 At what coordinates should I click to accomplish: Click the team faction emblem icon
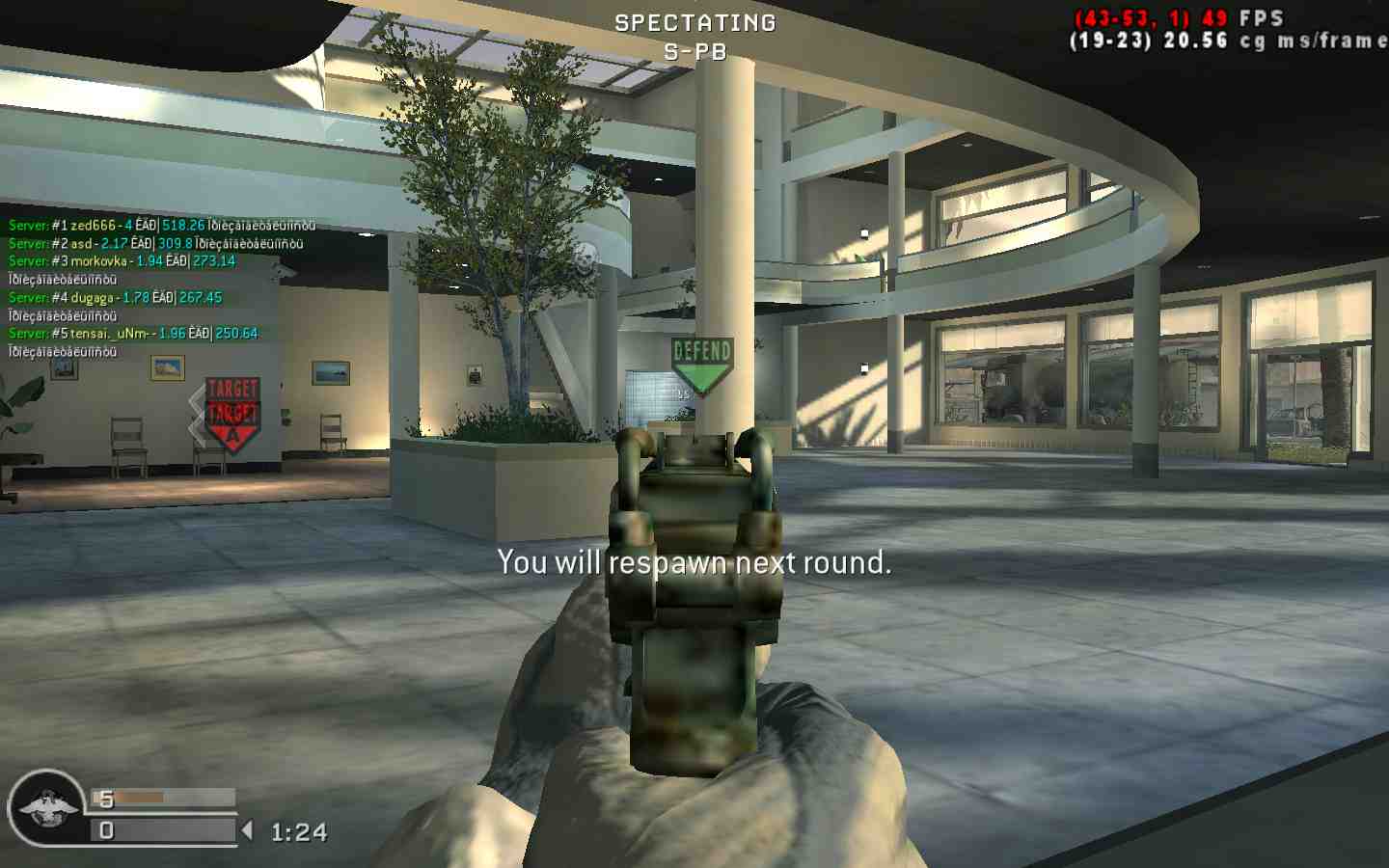tap(44, 807)
